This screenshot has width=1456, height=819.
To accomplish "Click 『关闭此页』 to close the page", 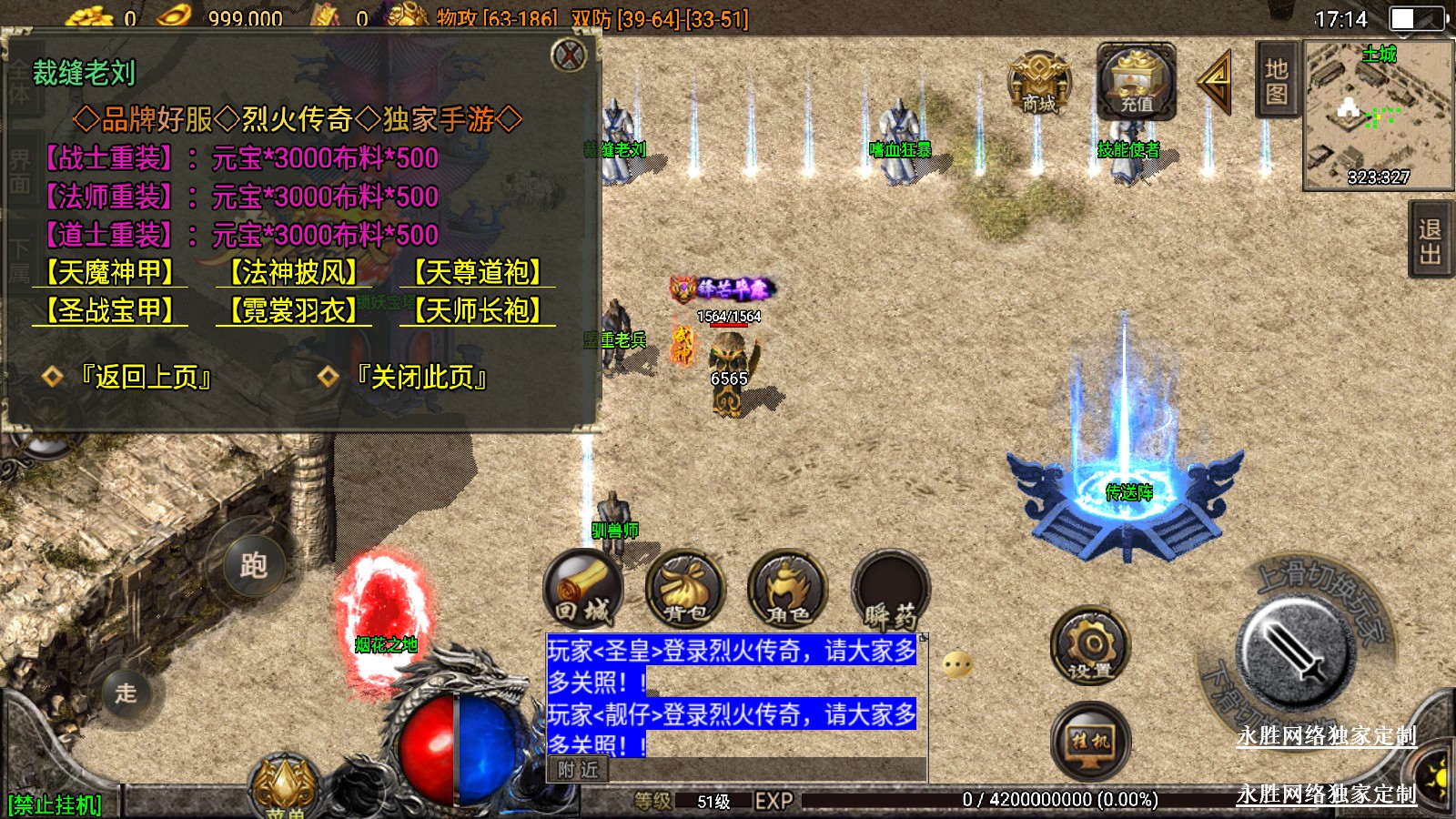I will 420,377.
